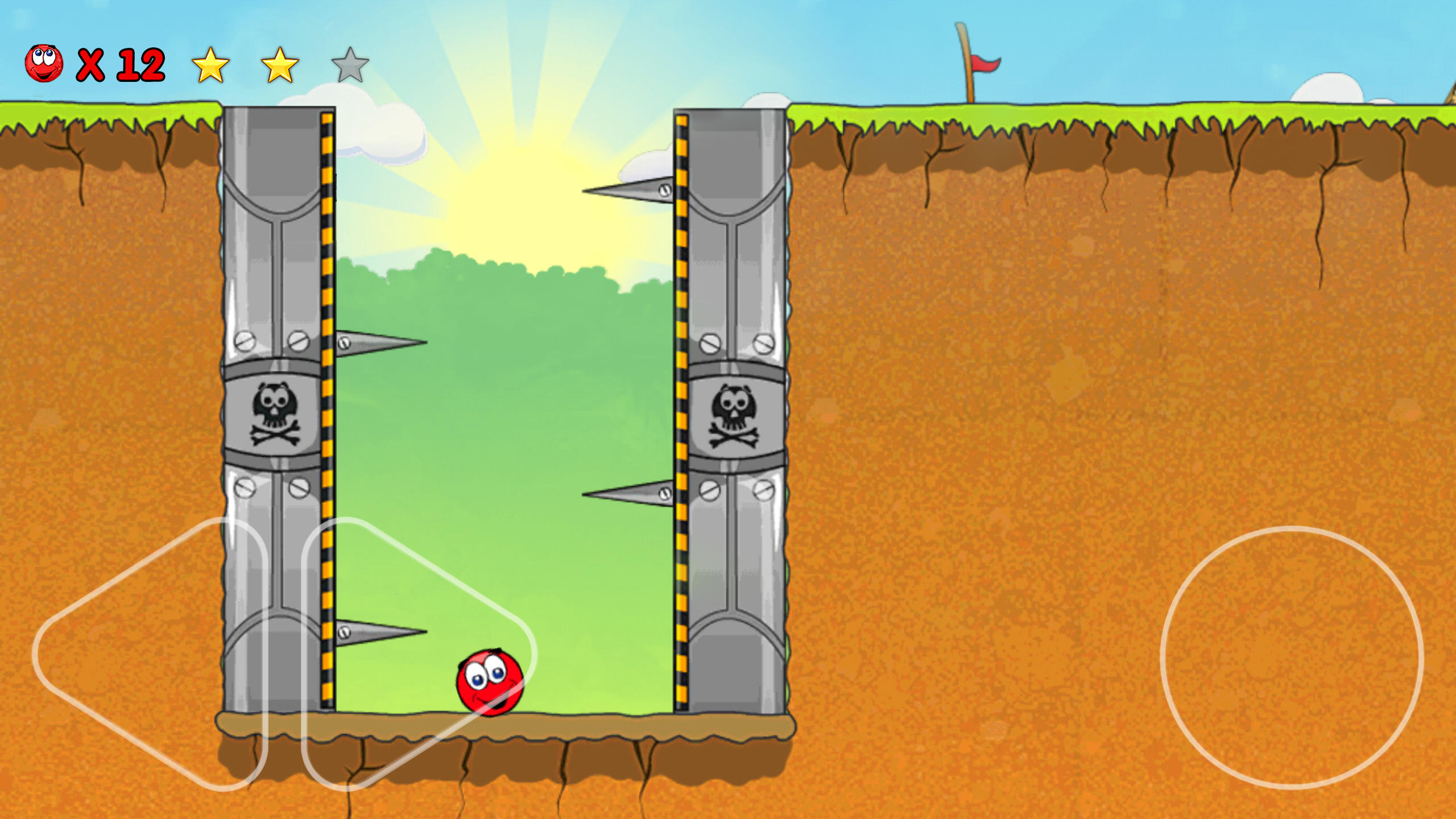Click the lowest spike near the red ball
The image size is (1456, 819).
[378, 631]
